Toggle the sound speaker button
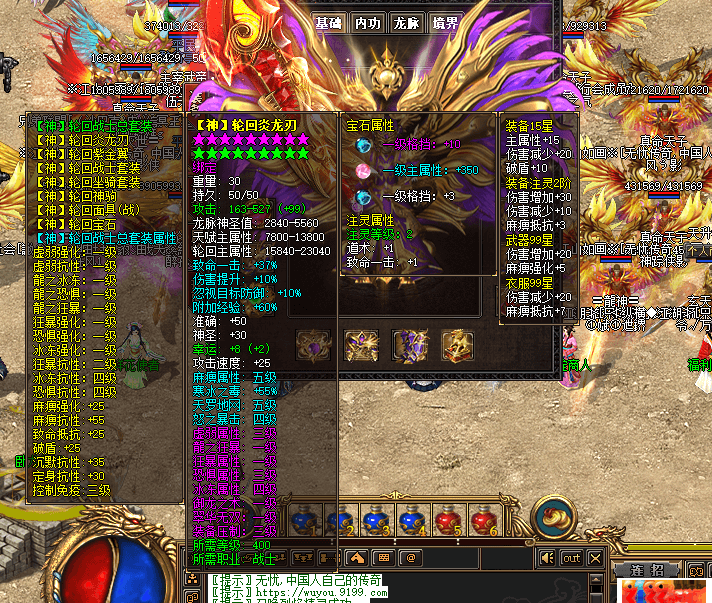712x603 pixels. click(x=547, y=558)
